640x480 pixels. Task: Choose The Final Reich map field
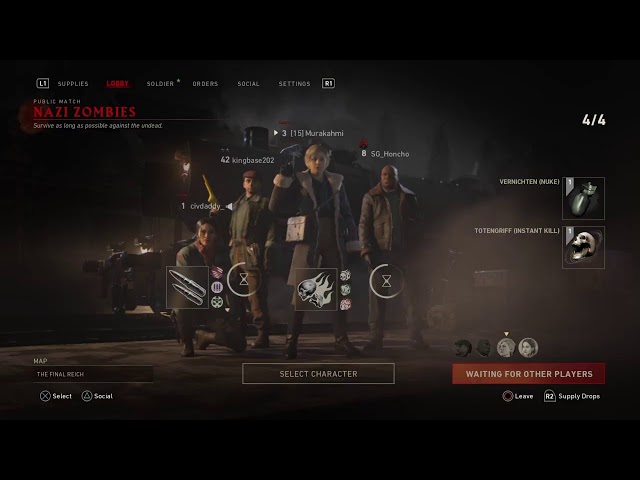[x=93, y=374]
